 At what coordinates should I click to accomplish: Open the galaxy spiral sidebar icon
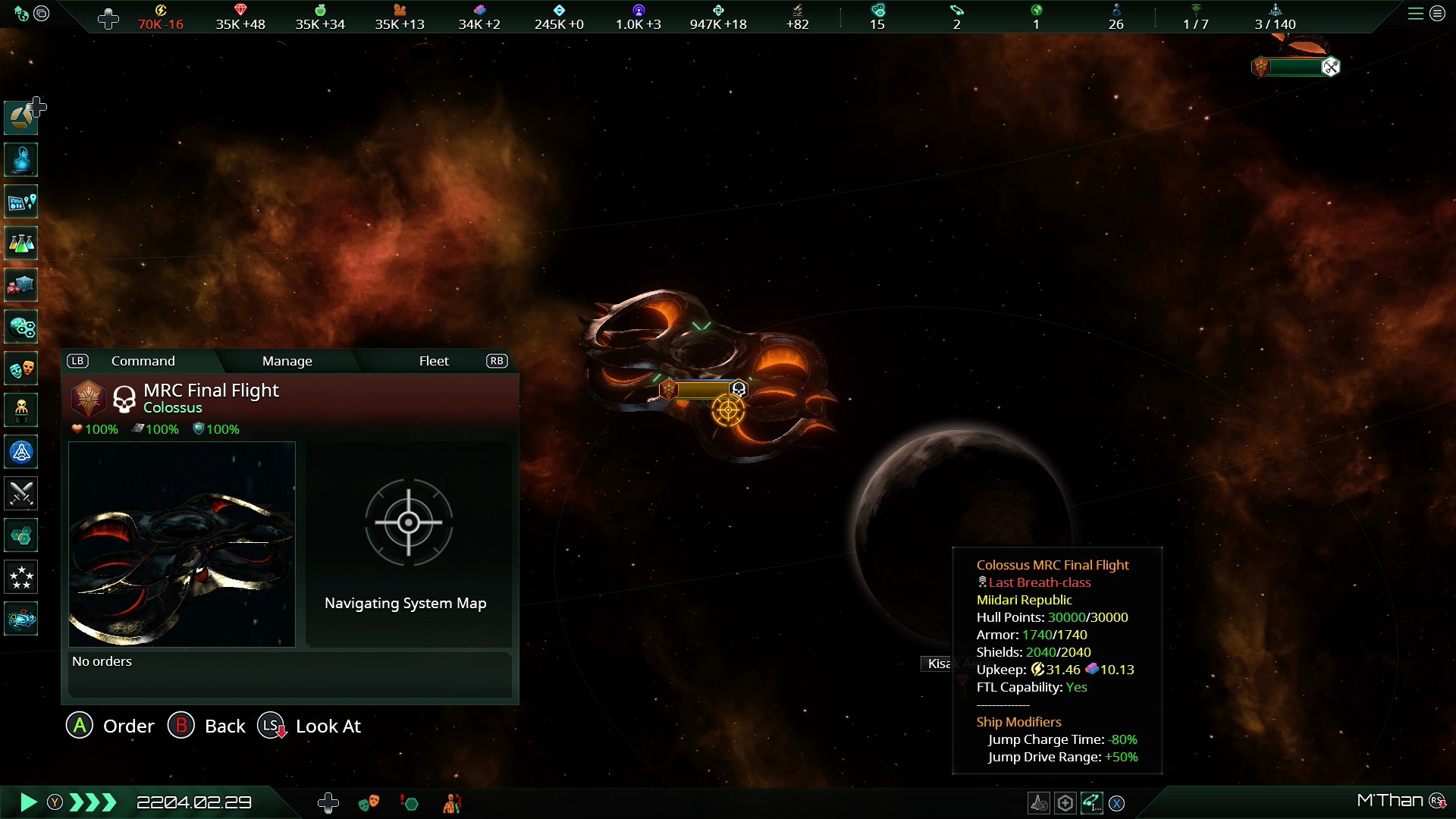21,619
